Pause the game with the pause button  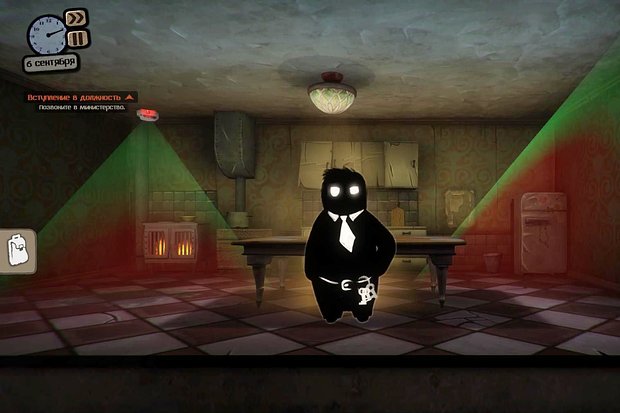pos(77,38)
